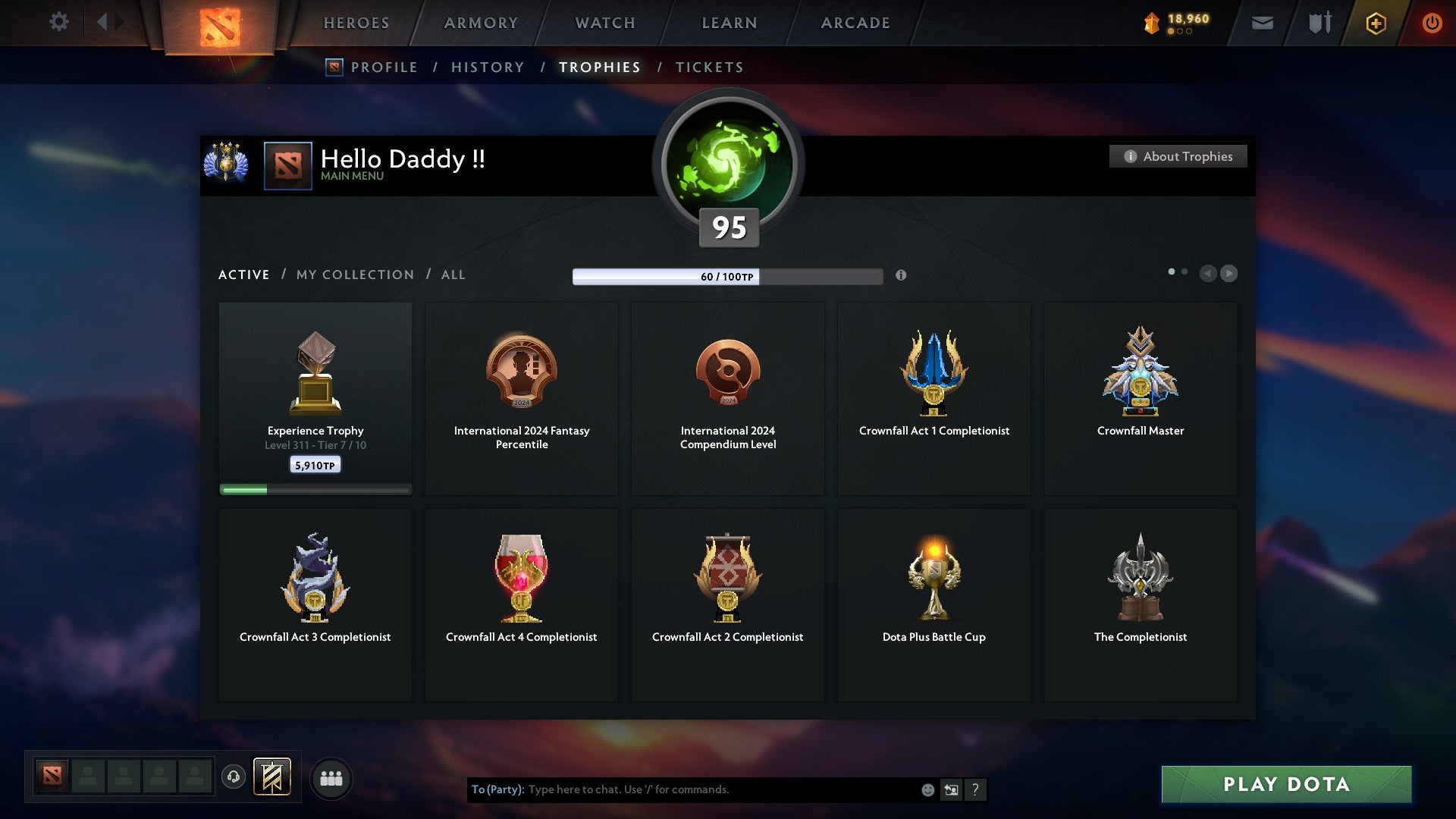Image resolution: width=1456 pixels, height=819 pixels.
Task: Open the notifications mail inbox
Action: pos(1262,23)
